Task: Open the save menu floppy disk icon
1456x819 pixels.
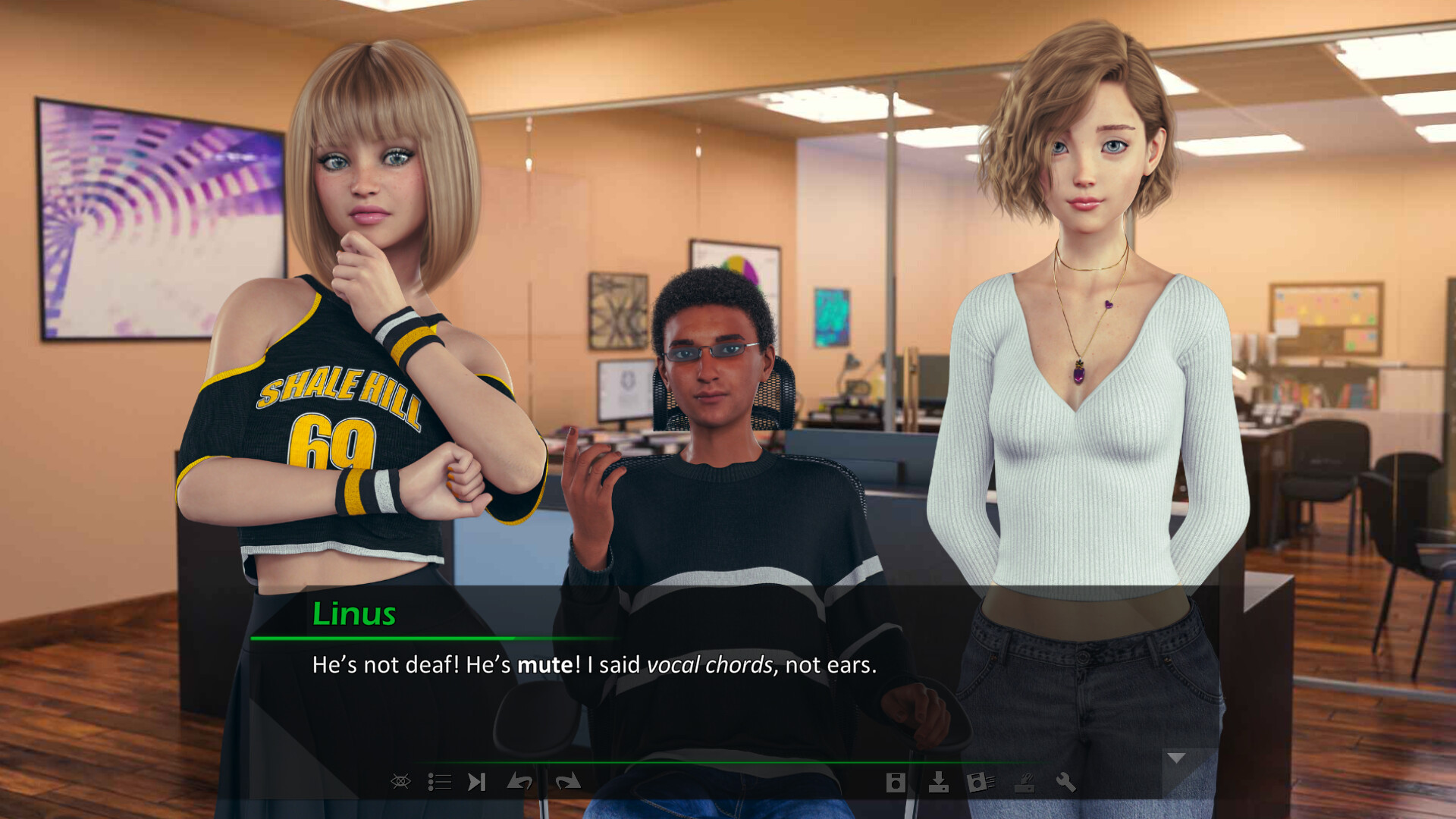Action: [896, 783]
